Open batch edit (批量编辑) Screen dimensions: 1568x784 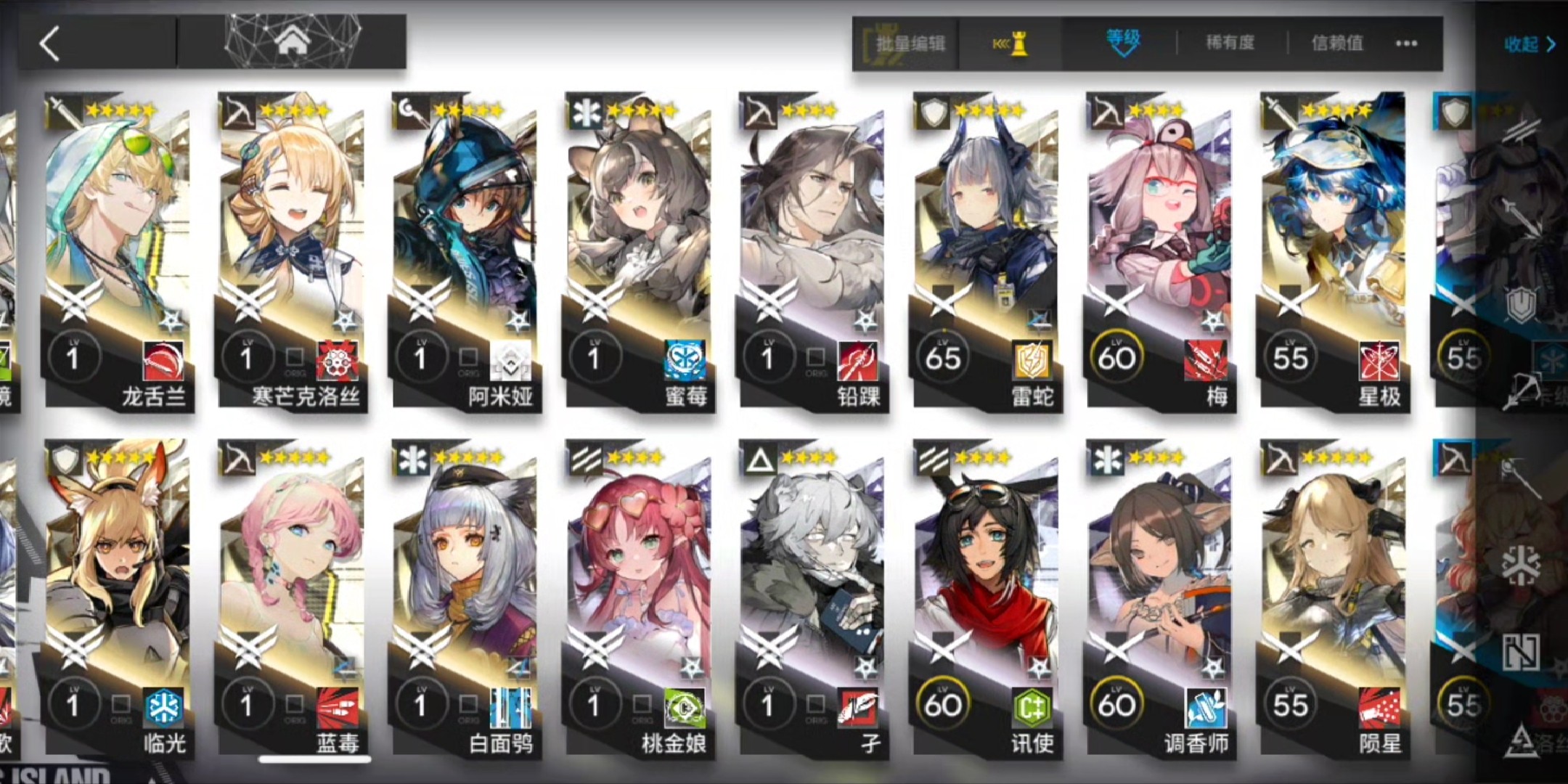[x=909, y=44]
